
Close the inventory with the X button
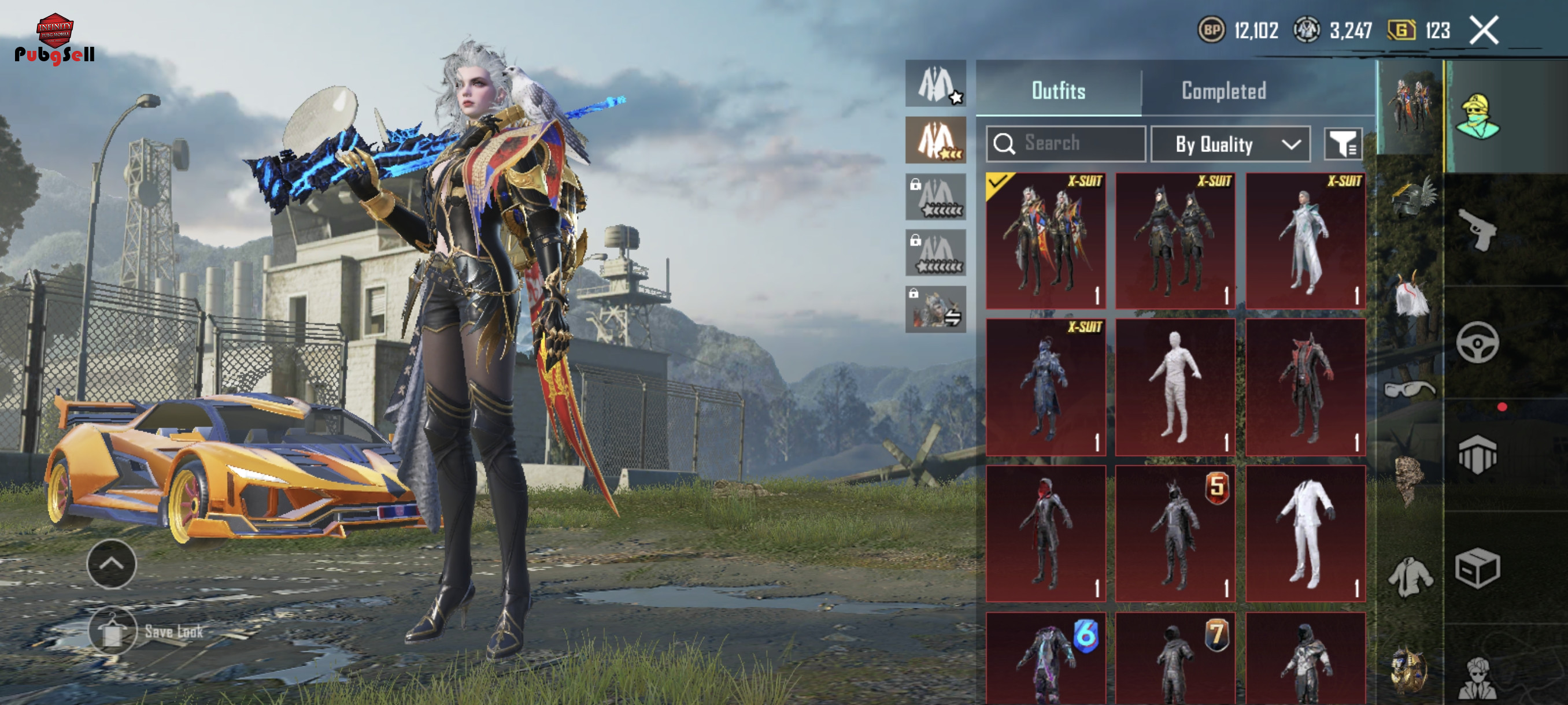(x=1484, y=31)
